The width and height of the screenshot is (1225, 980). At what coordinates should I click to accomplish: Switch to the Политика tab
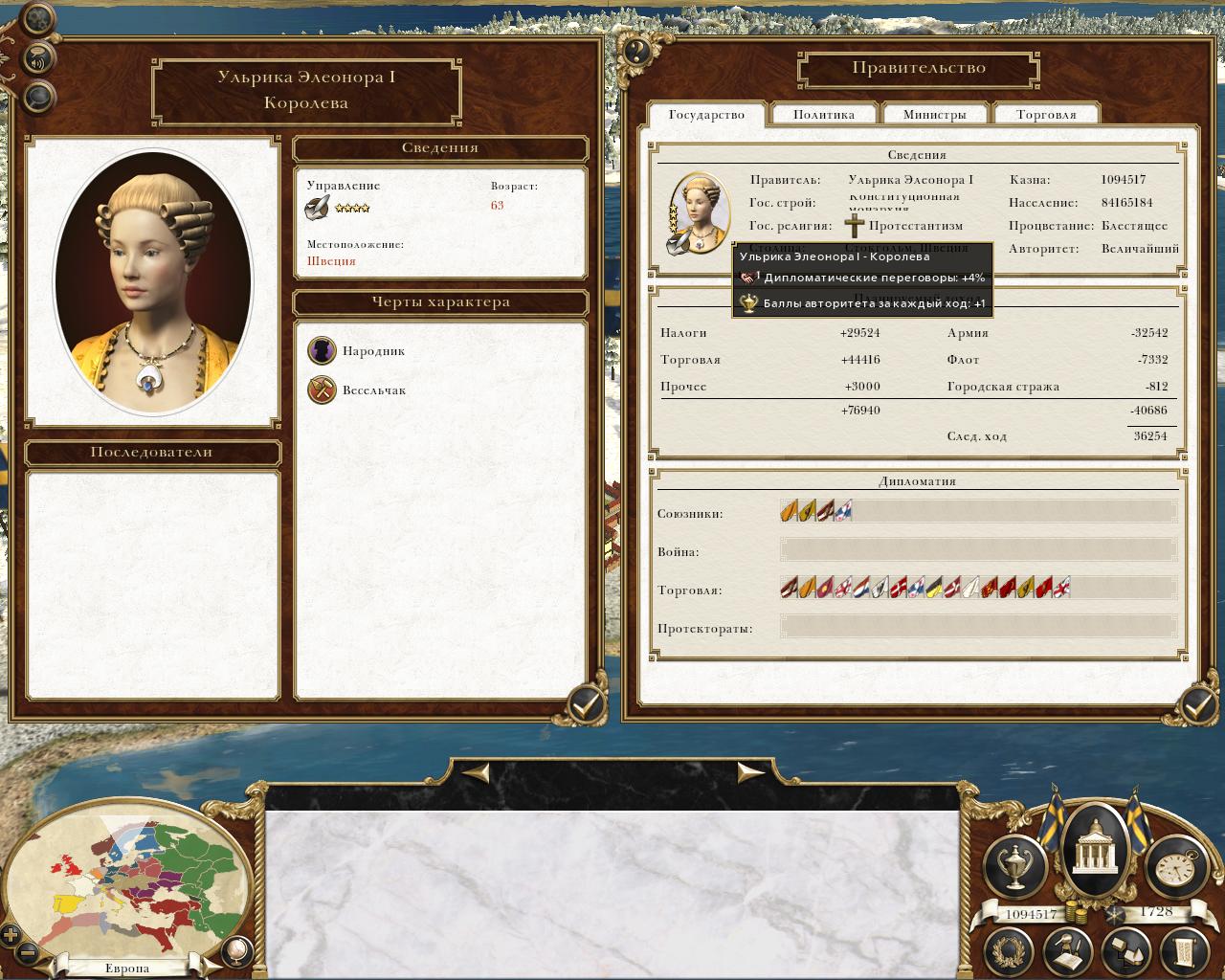(824, 115)
